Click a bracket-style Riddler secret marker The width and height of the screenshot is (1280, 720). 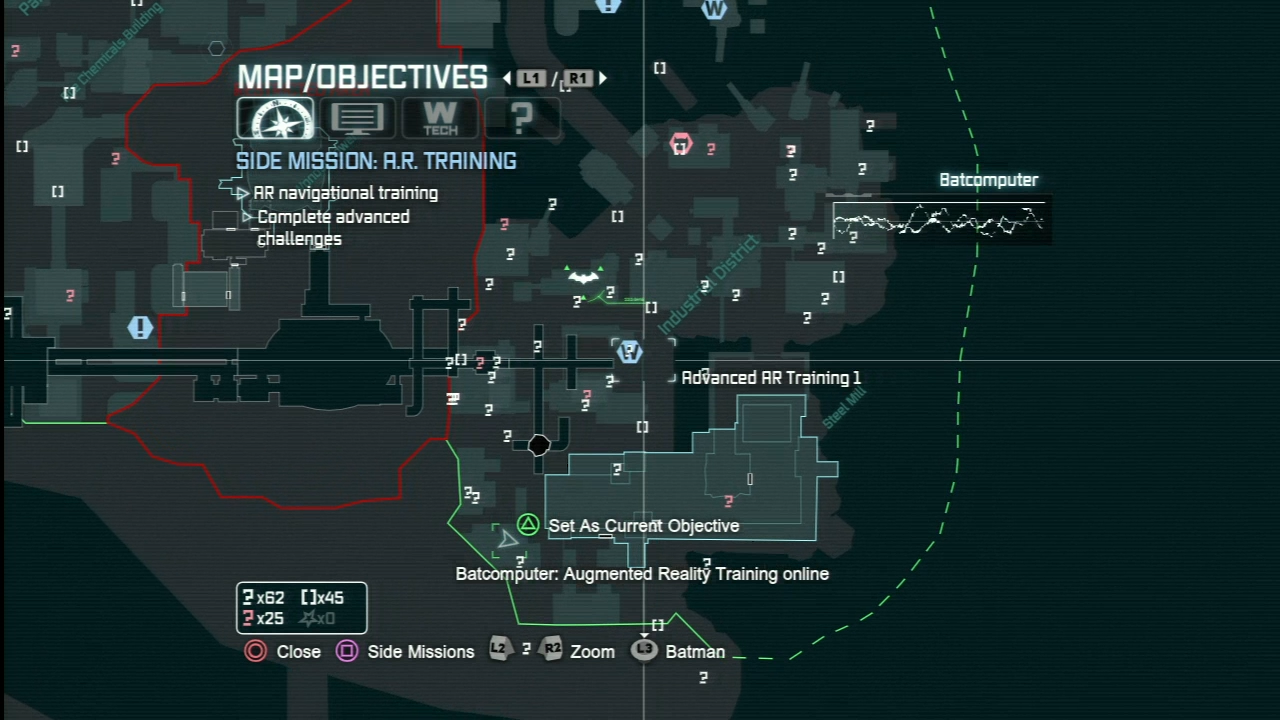(650, 307)
